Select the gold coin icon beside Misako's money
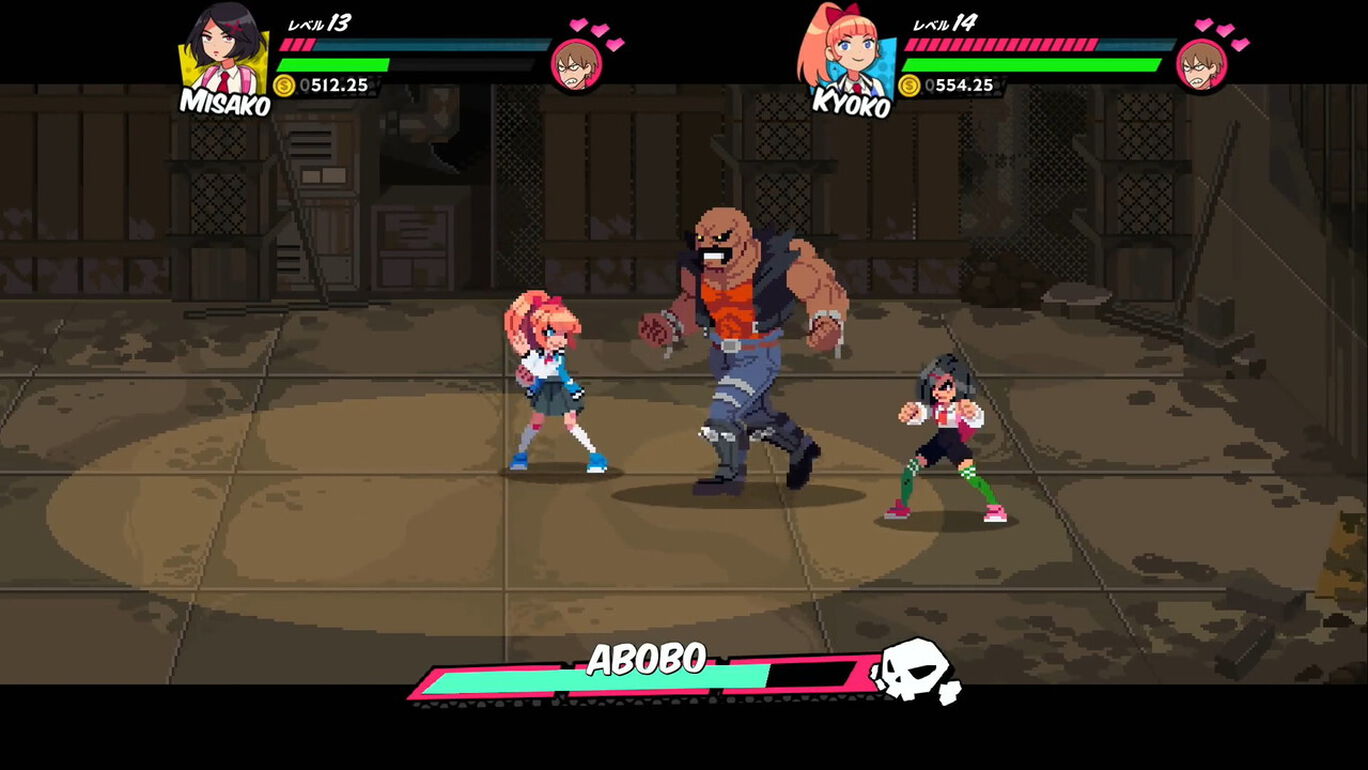Viewport: 1368px width, 770px height. tap(283, 86)
